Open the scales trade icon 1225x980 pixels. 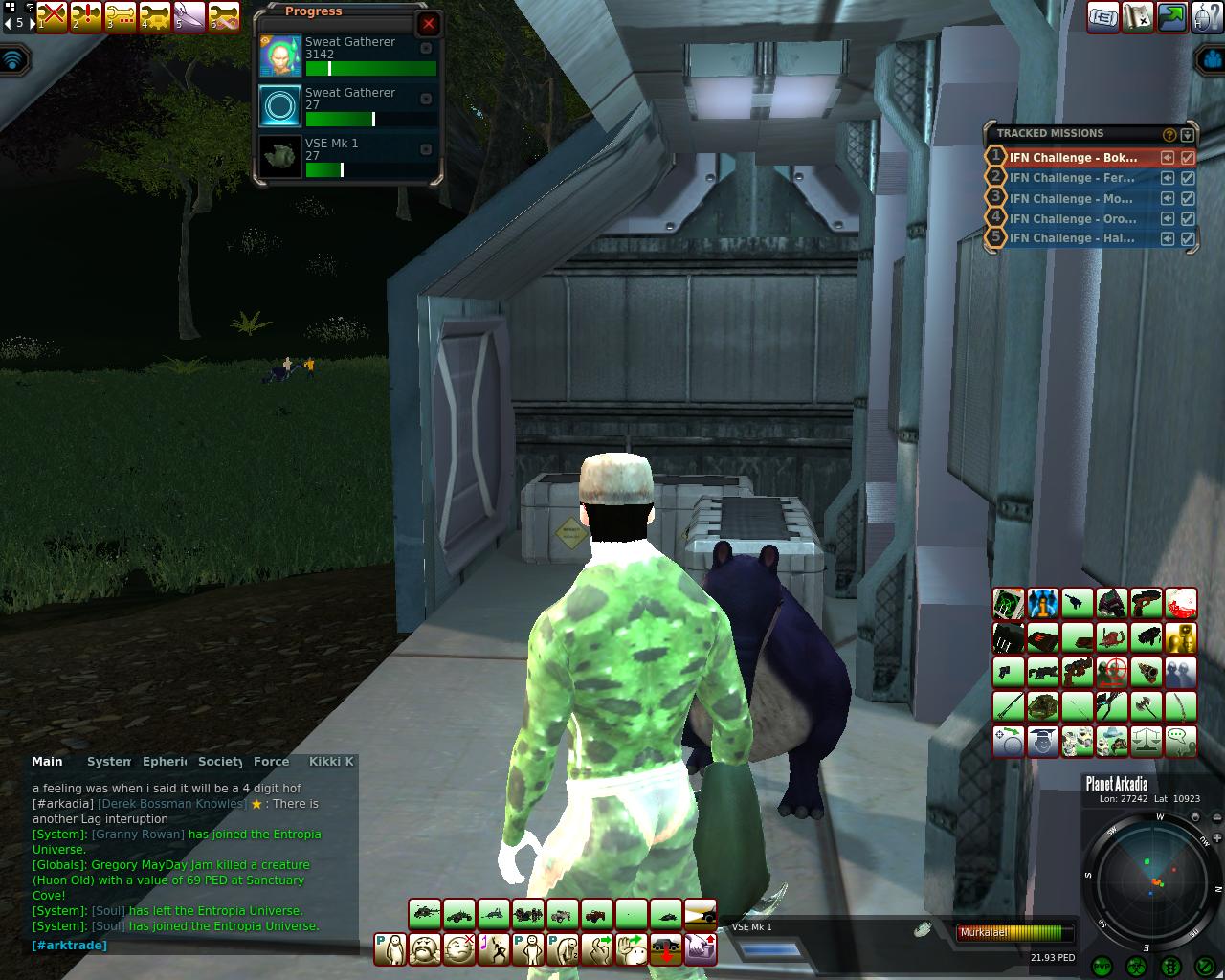[1146, 742]
